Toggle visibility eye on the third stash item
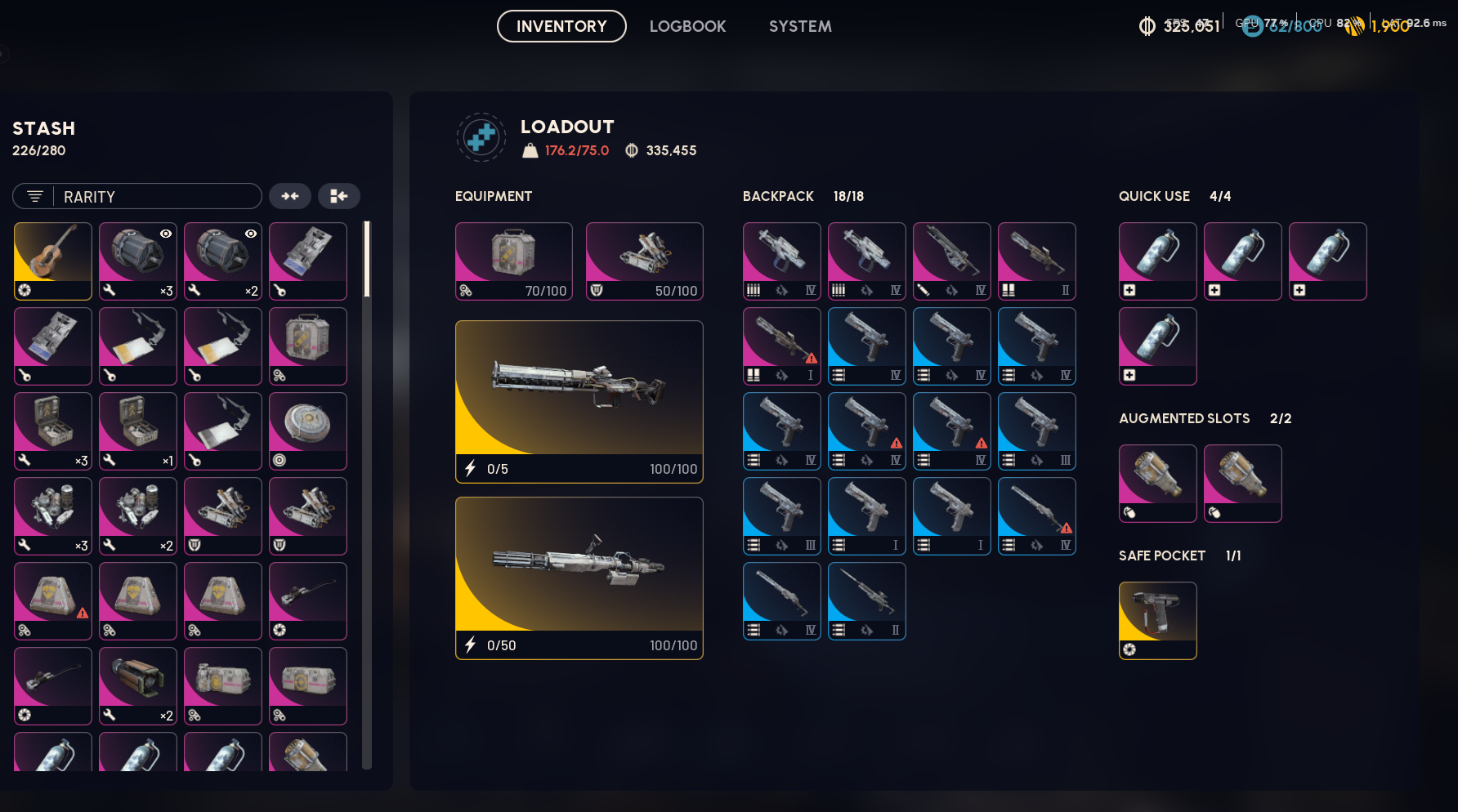Image resolution: width=1458 pixels, height=812 pixels. click(251, 234)
